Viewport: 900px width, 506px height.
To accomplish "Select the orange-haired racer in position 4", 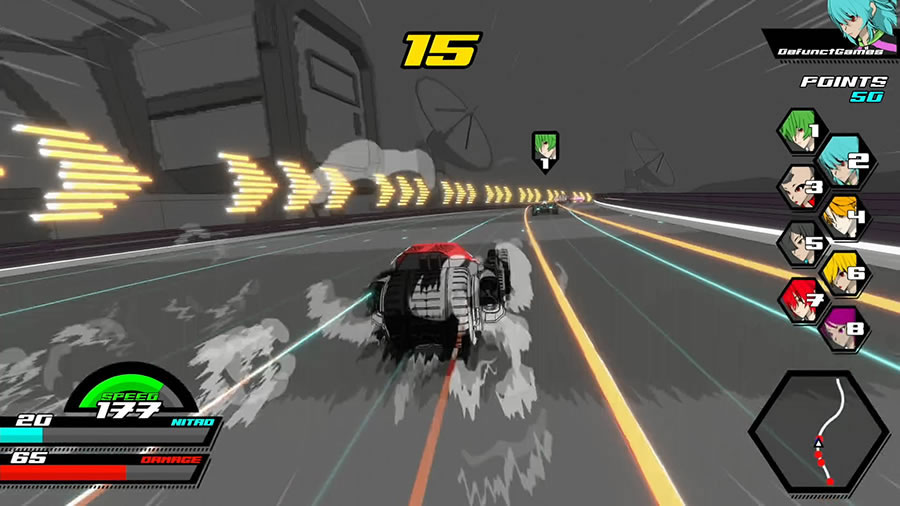I will coord(841,214).
